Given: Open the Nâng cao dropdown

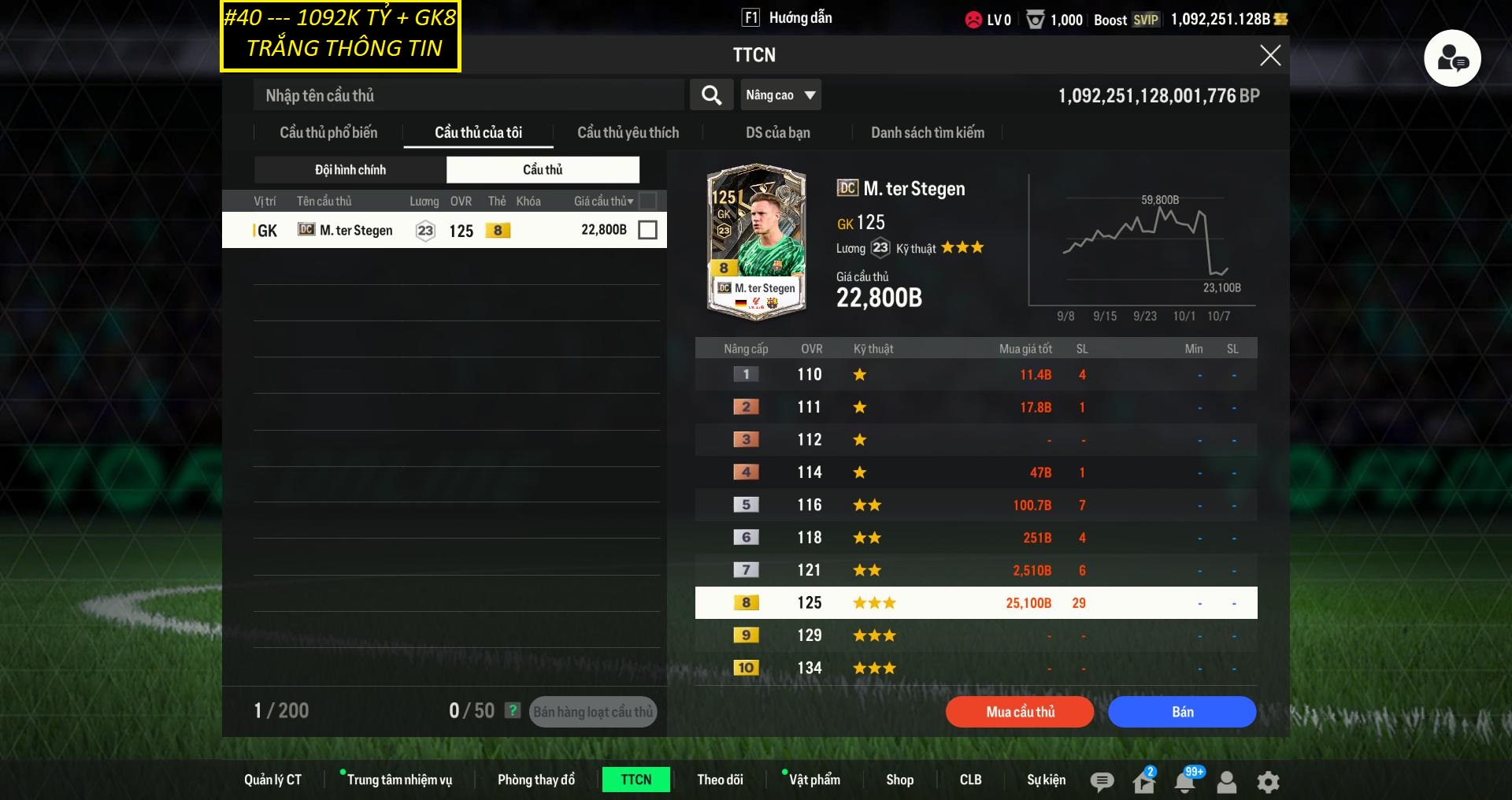Looking at the screenshot, I should point(780,95).
